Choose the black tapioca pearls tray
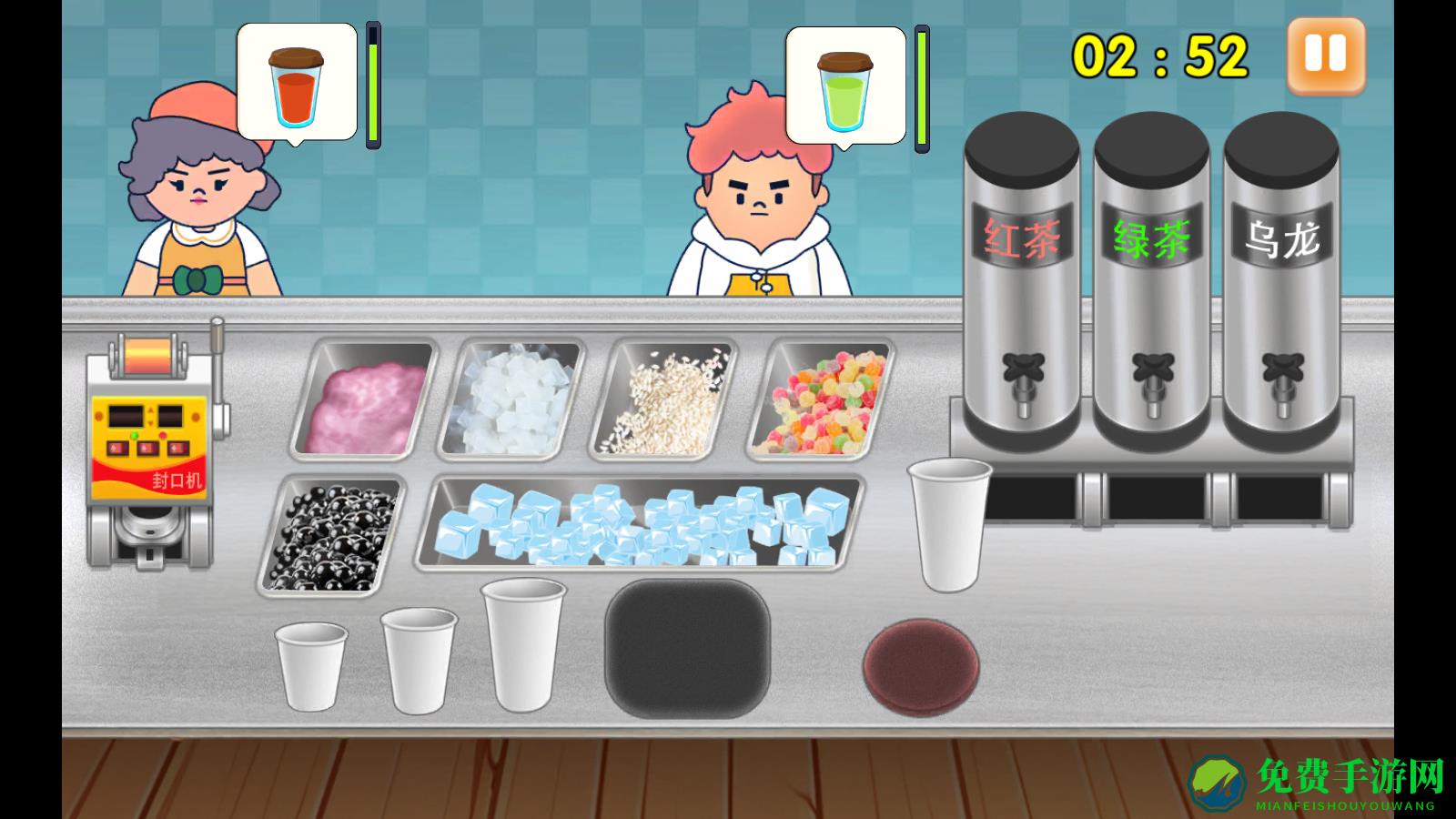 pyautogui.click(x=332, y=535)
